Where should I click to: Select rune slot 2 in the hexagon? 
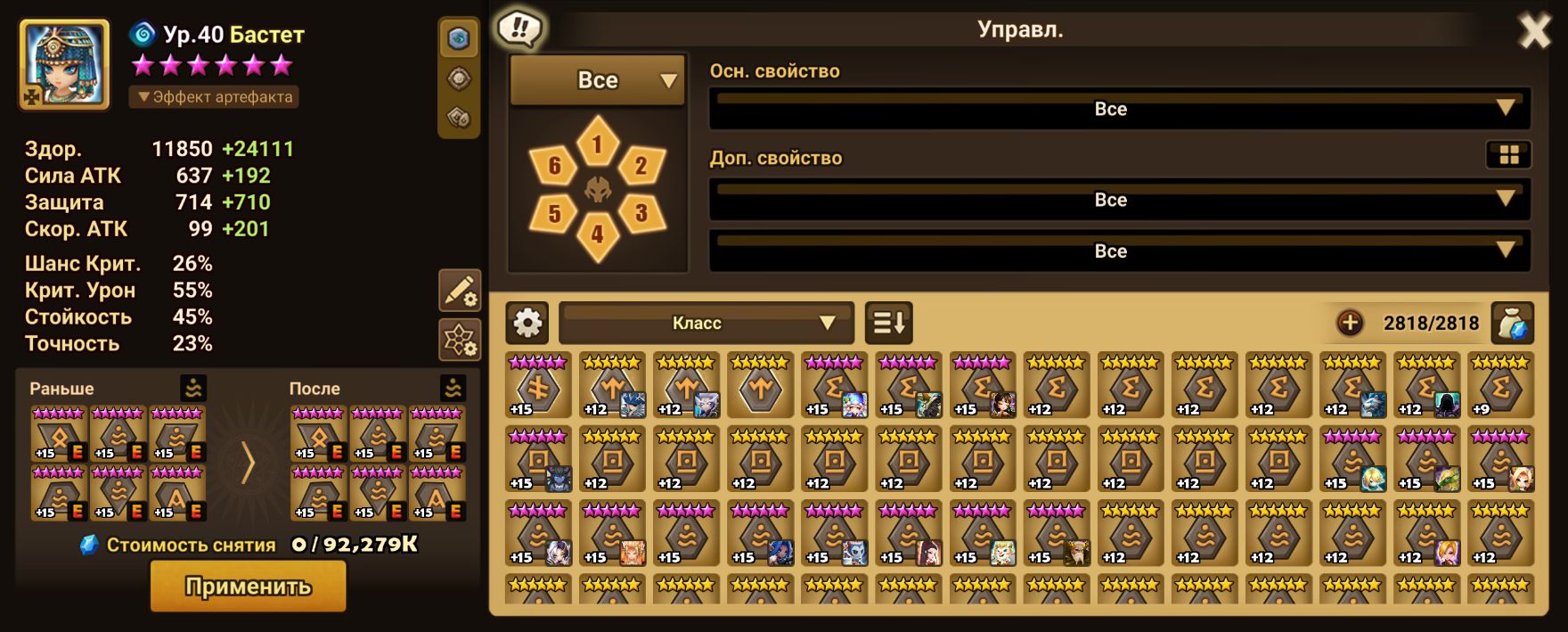[640, 165]
